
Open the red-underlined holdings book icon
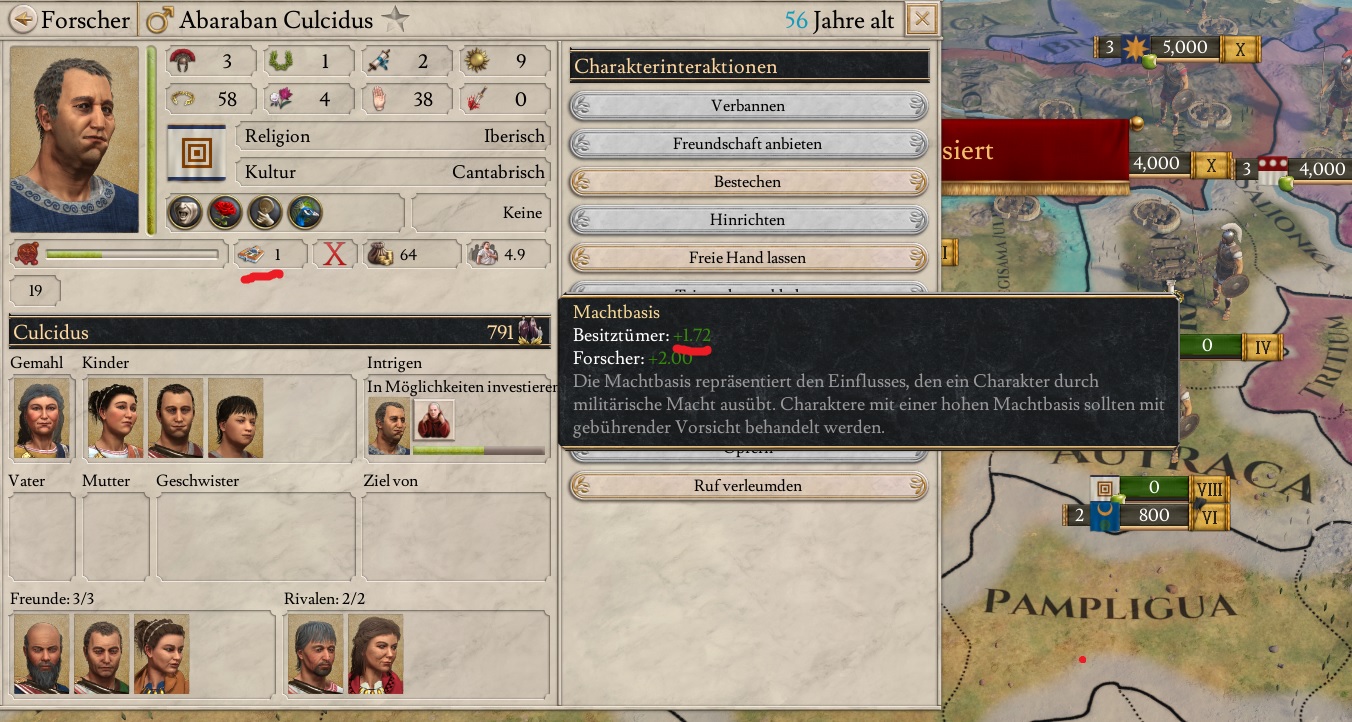(249, 255)
